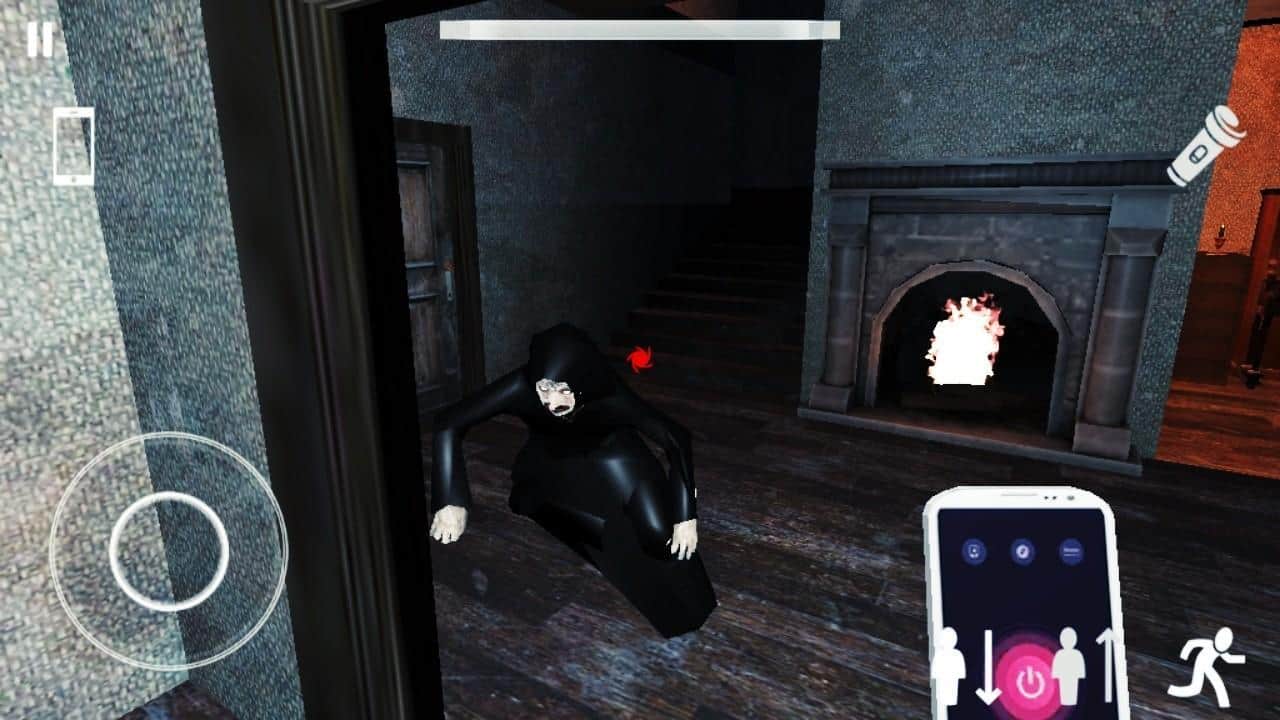Open the middle app on the phone screen
Viewport: 1280px width, 720px height.
[1022, 552]
